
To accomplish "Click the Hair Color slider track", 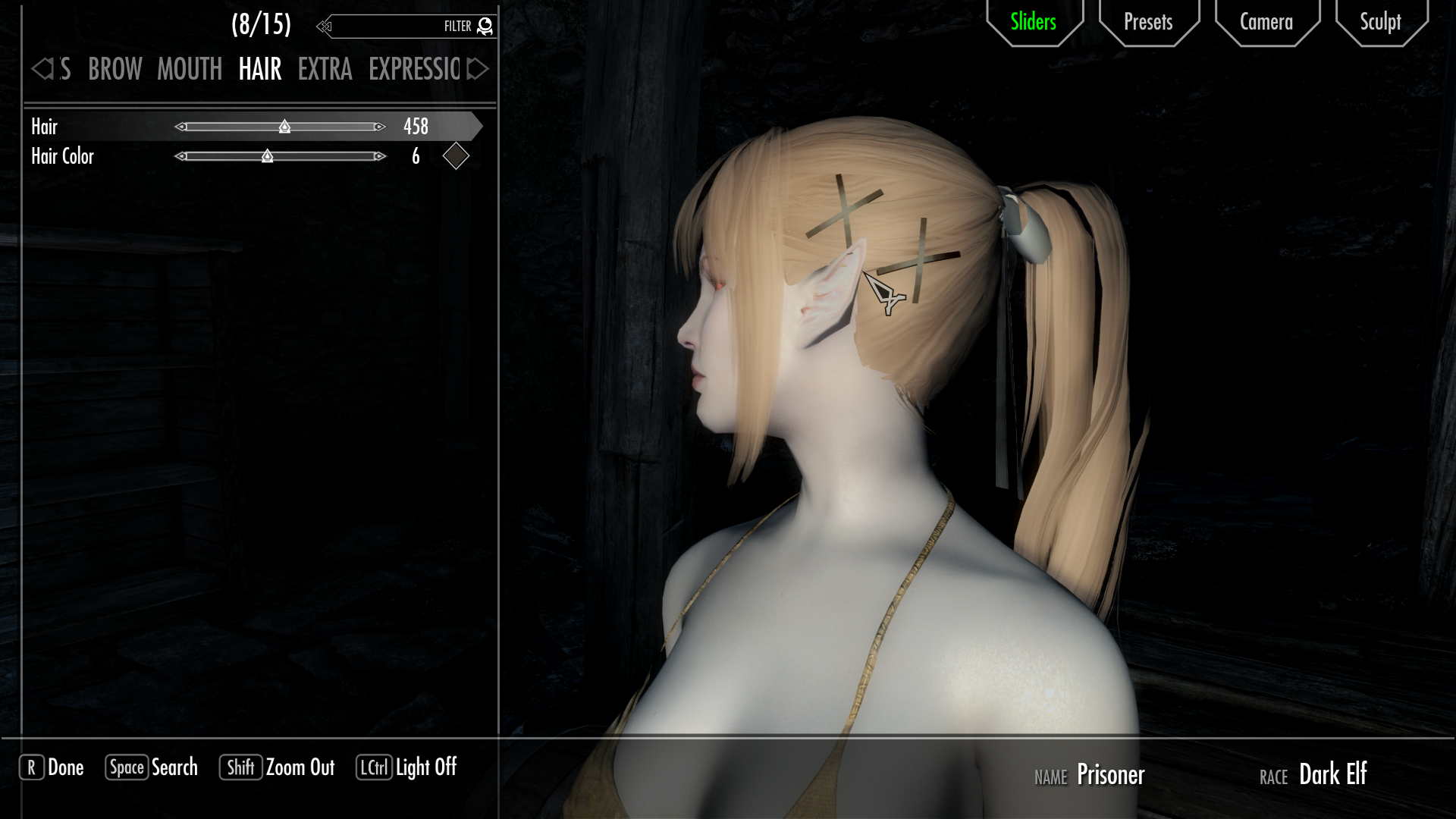I will click(x=326, y=156).
